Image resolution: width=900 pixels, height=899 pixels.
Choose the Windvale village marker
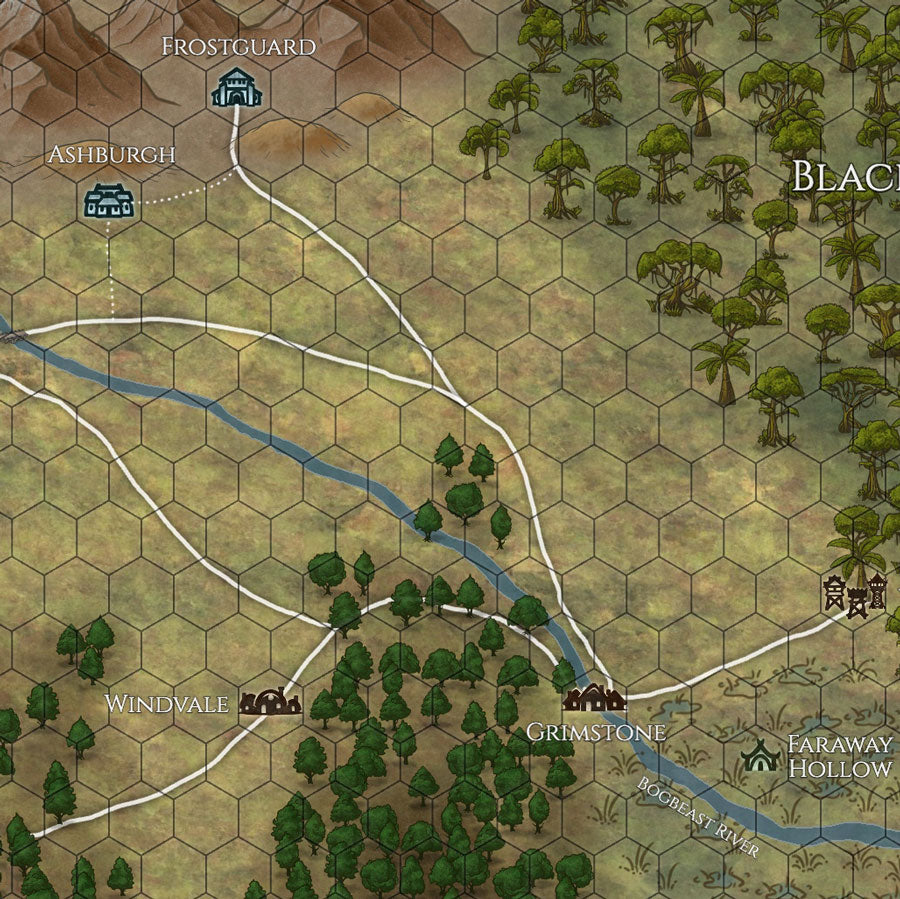(271, 702)
